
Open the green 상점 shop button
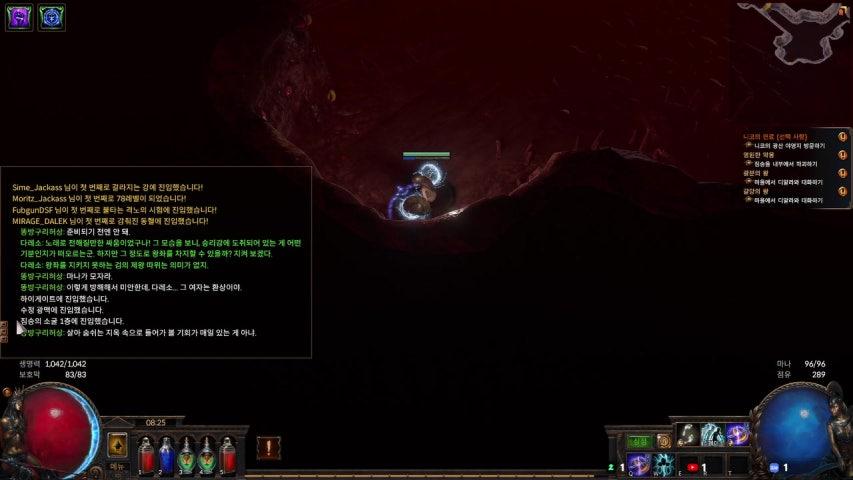point(638,441)
